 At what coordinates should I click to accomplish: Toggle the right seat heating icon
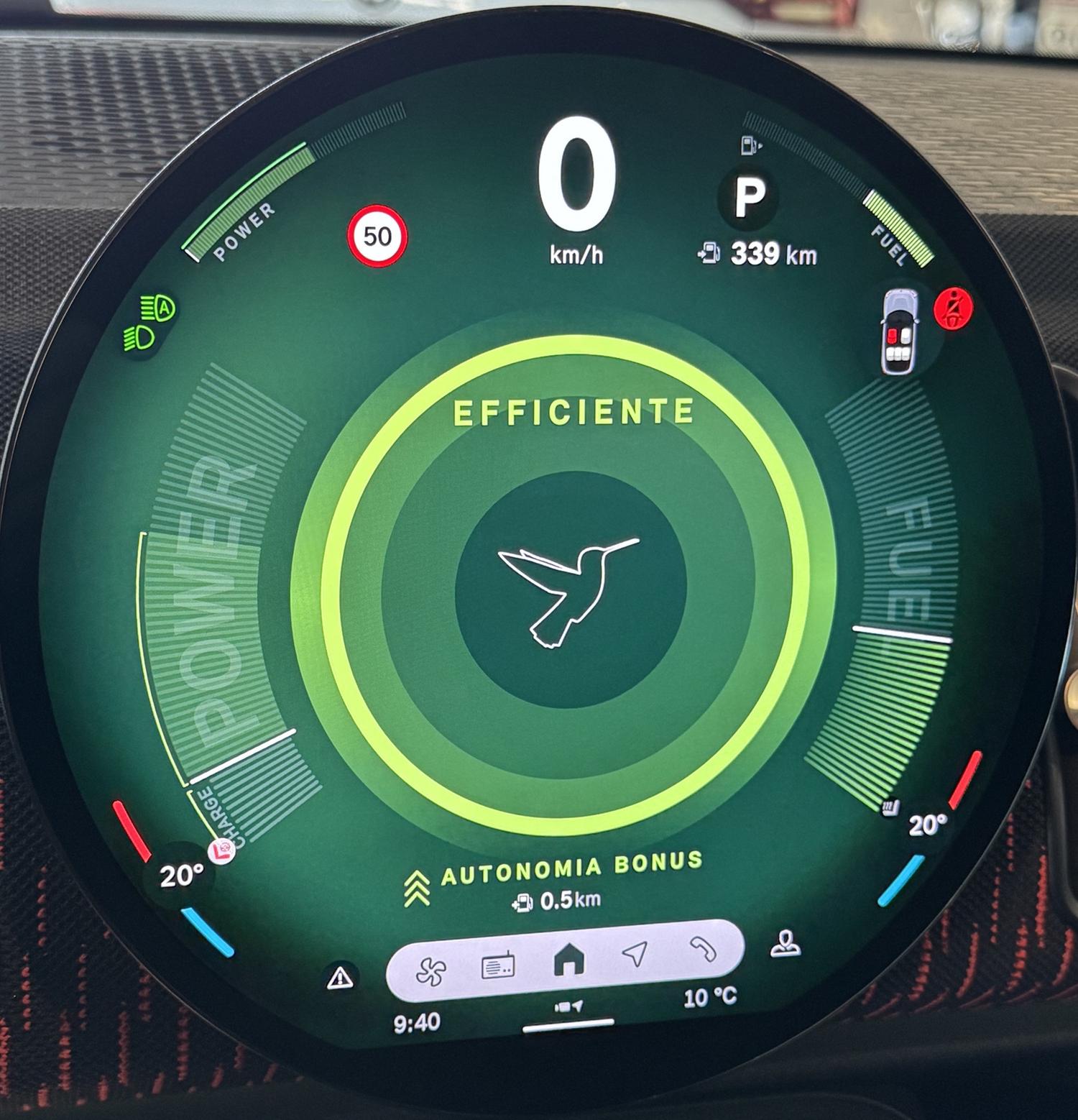[x=891, y=807]
